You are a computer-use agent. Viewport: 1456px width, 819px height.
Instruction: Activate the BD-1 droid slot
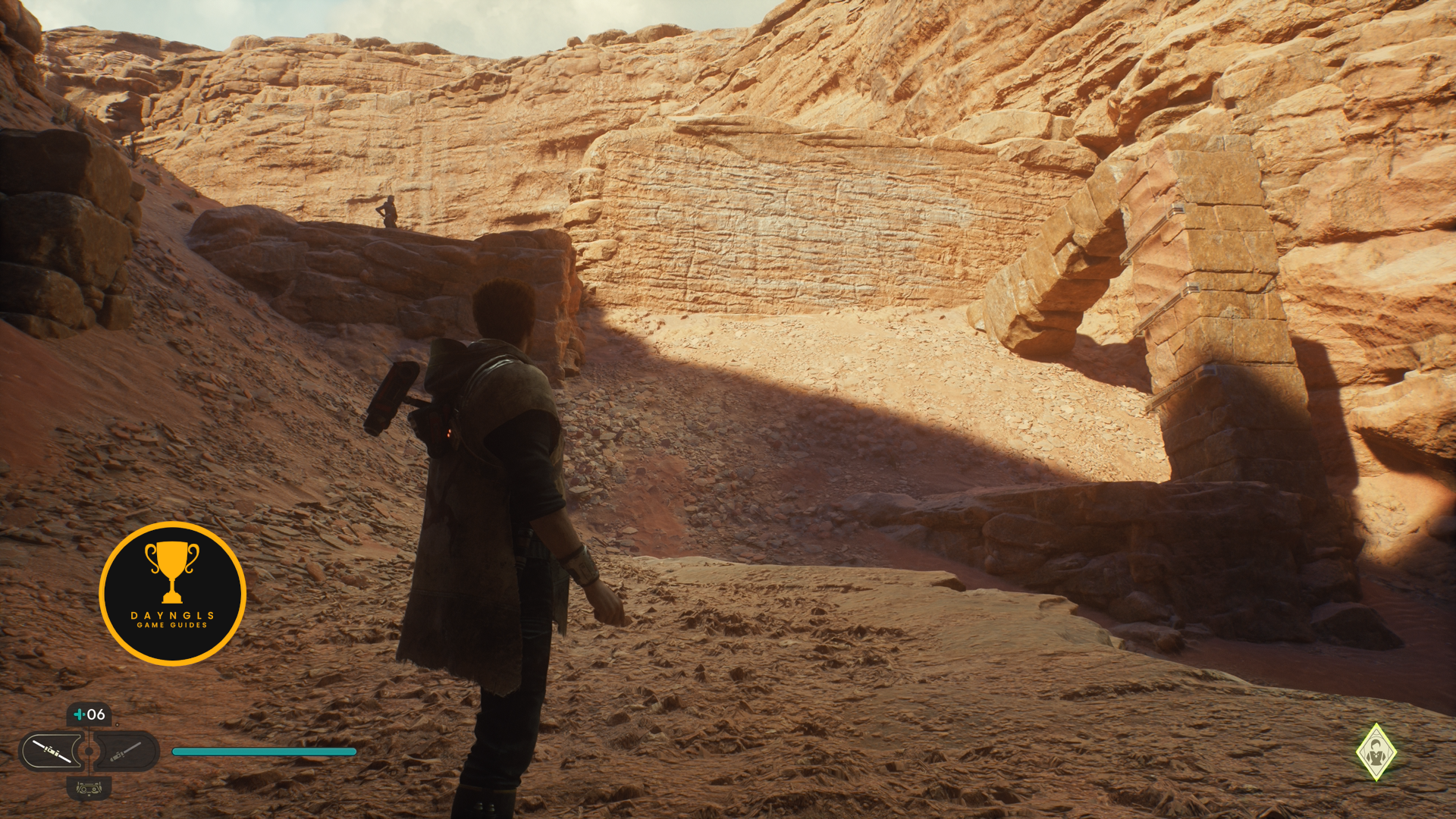[89, 788]
